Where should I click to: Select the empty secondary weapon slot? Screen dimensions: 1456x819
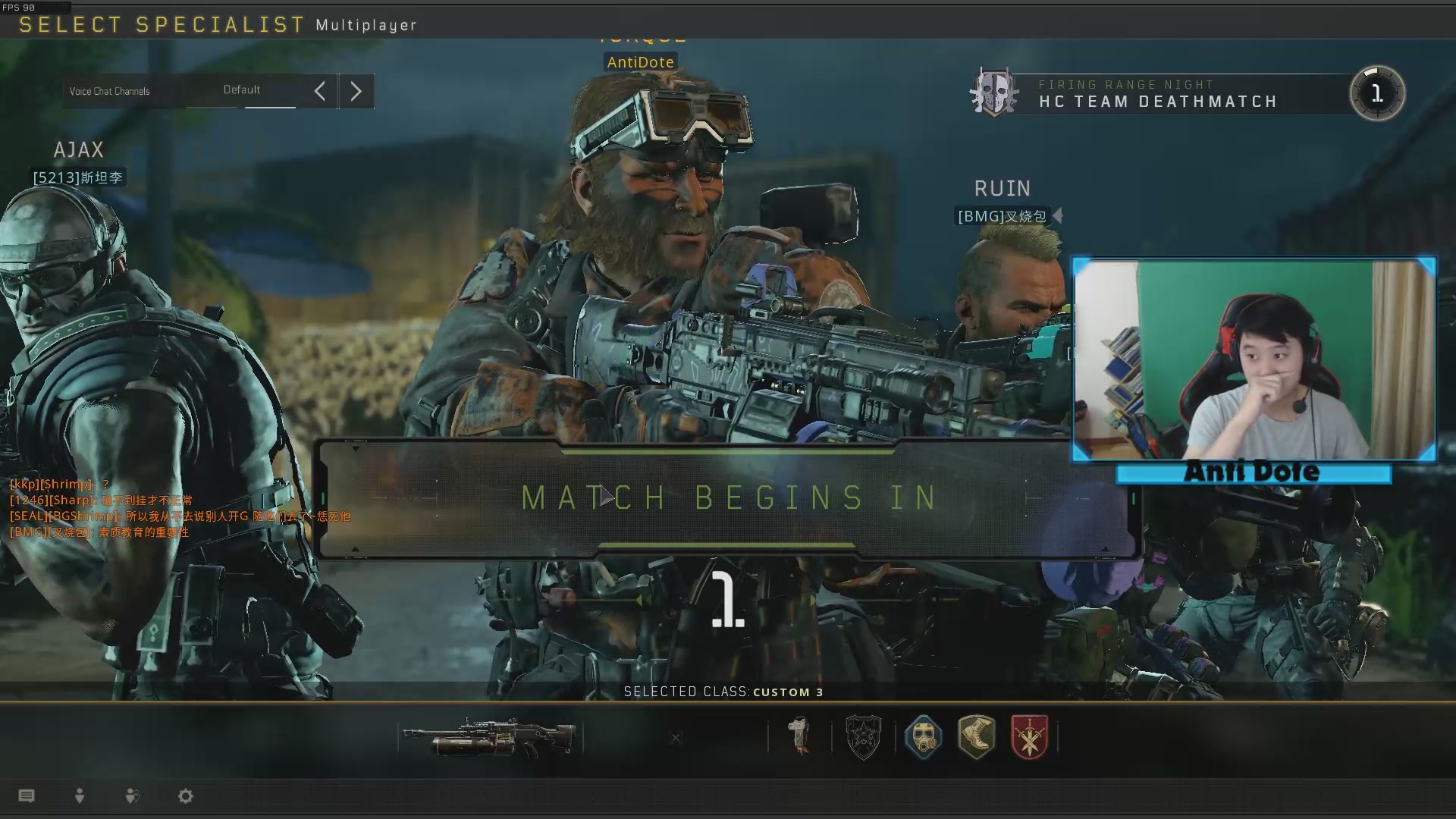click(x=676, y=738)
